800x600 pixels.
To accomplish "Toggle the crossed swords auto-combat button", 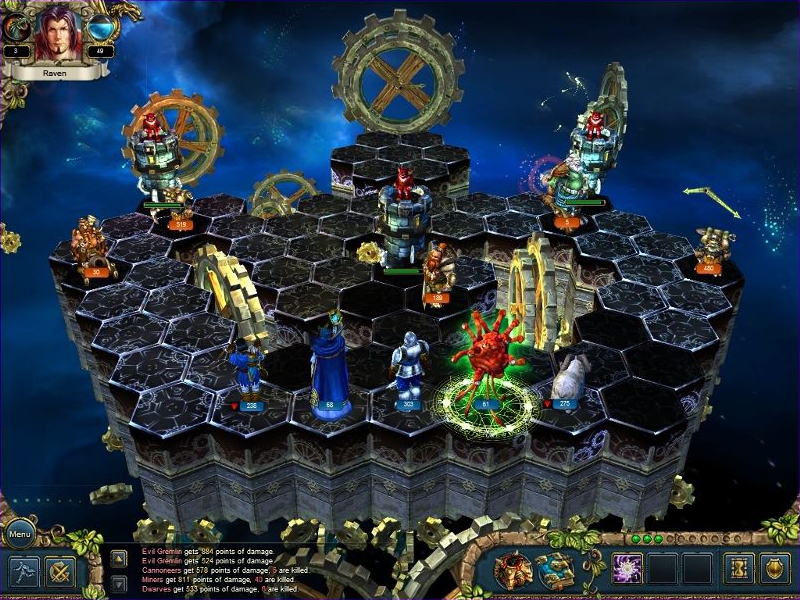I will click(x=60, y=571).
